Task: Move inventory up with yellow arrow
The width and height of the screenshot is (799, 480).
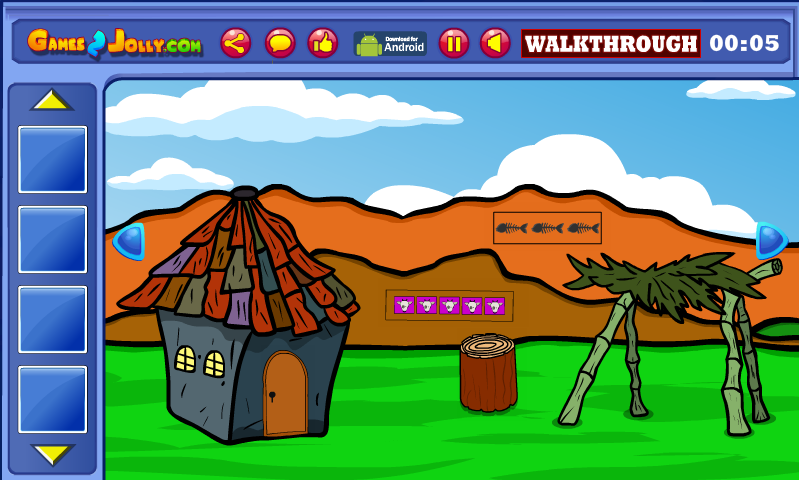Action: 52,100
